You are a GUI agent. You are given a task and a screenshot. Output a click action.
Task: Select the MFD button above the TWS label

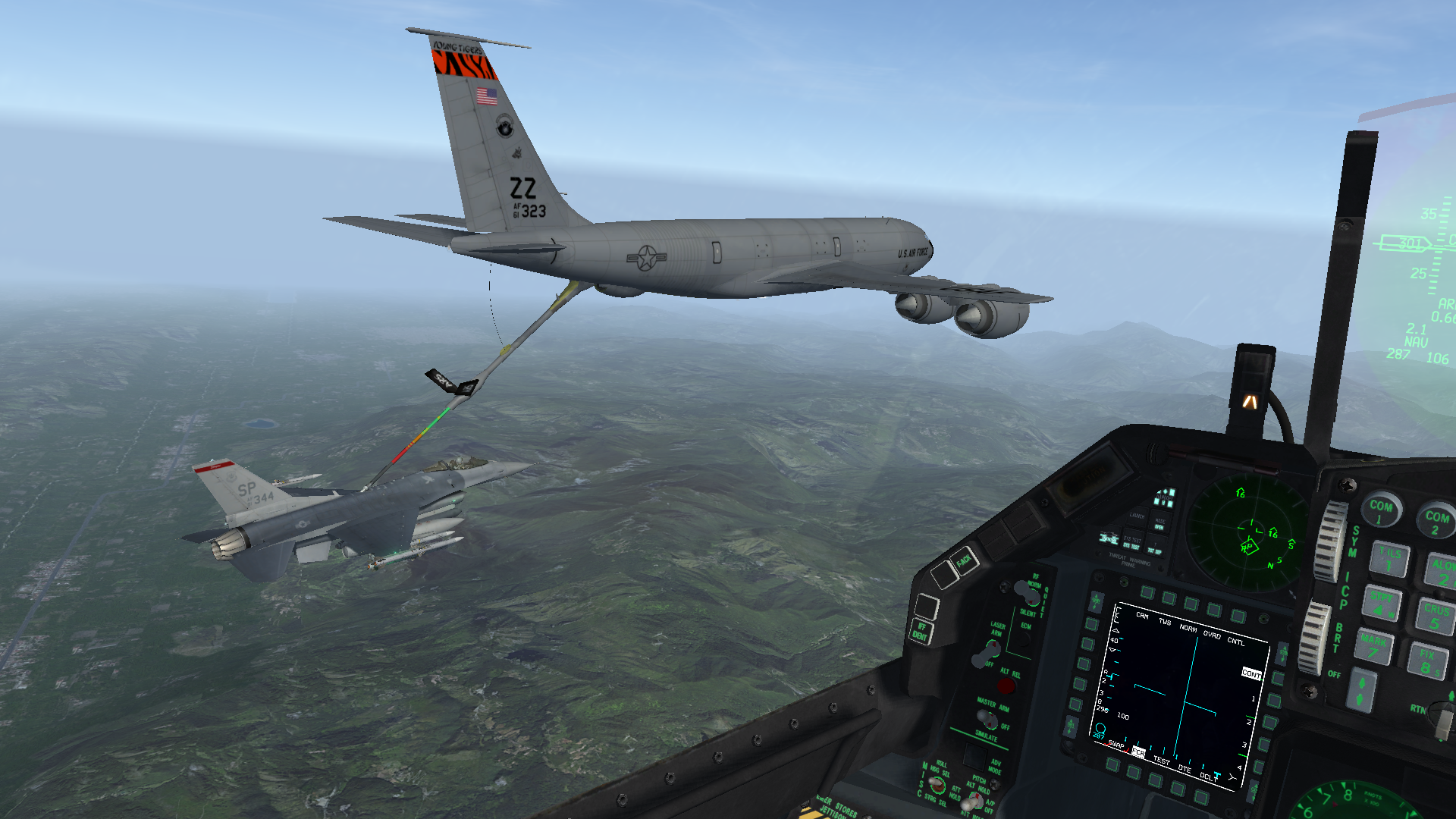1169,598
